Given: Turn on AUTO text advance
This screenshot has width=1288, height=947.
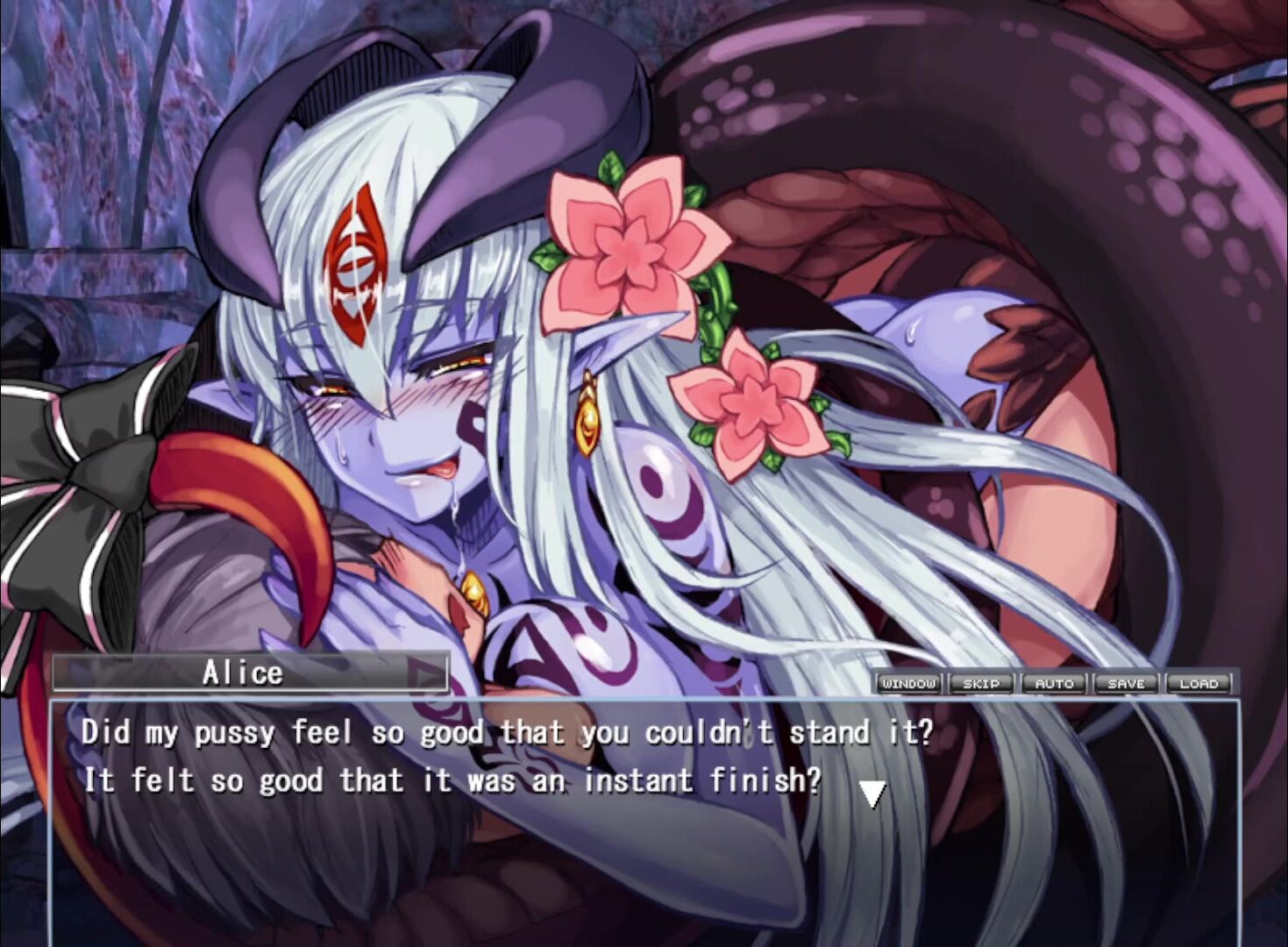Looking at the screenshot, I should [x=1054, y=683].
